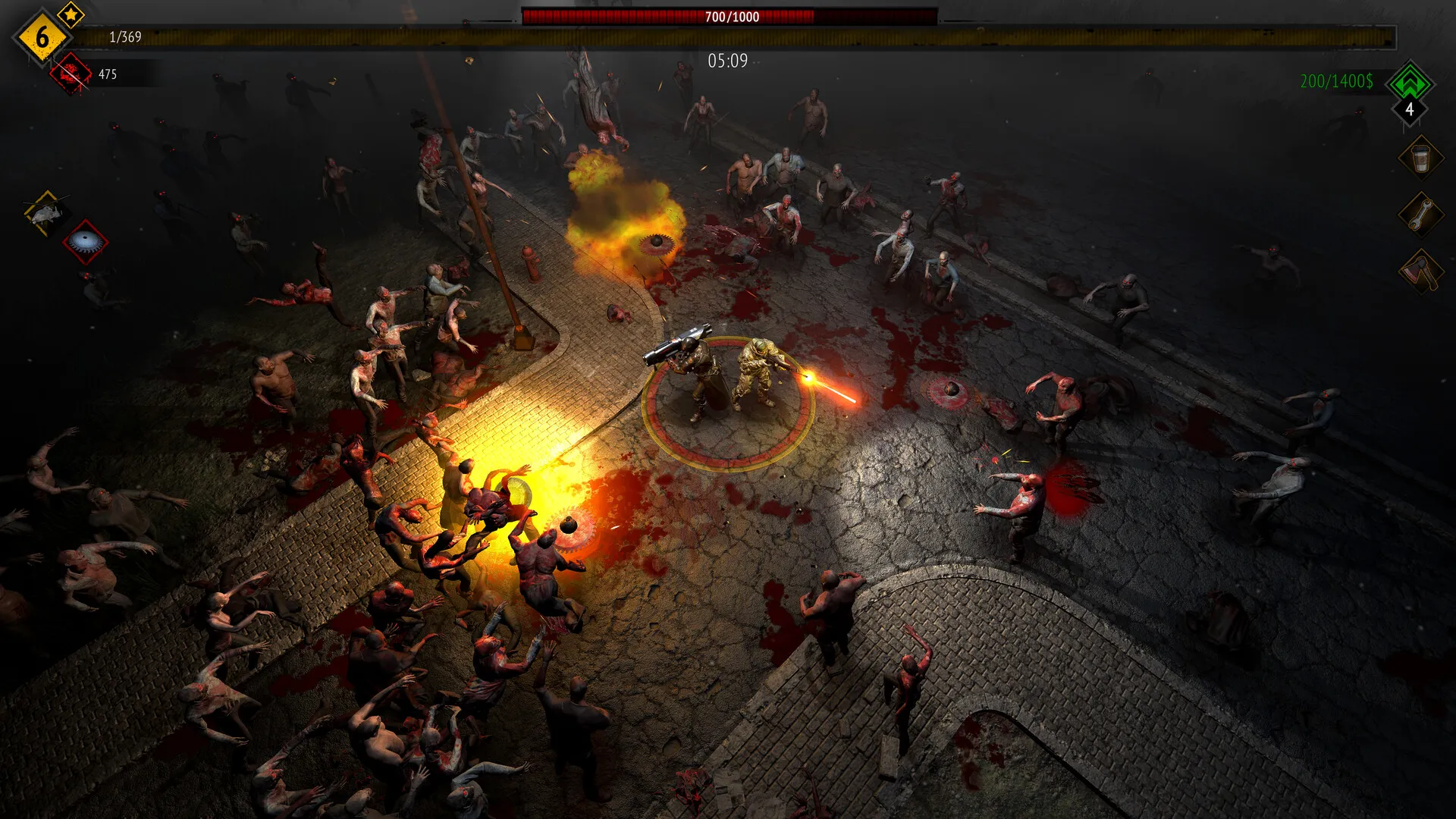Click the green double-chevron upgrade icon
Screen dimensions: 1456x819
[x=1411, y=85]
